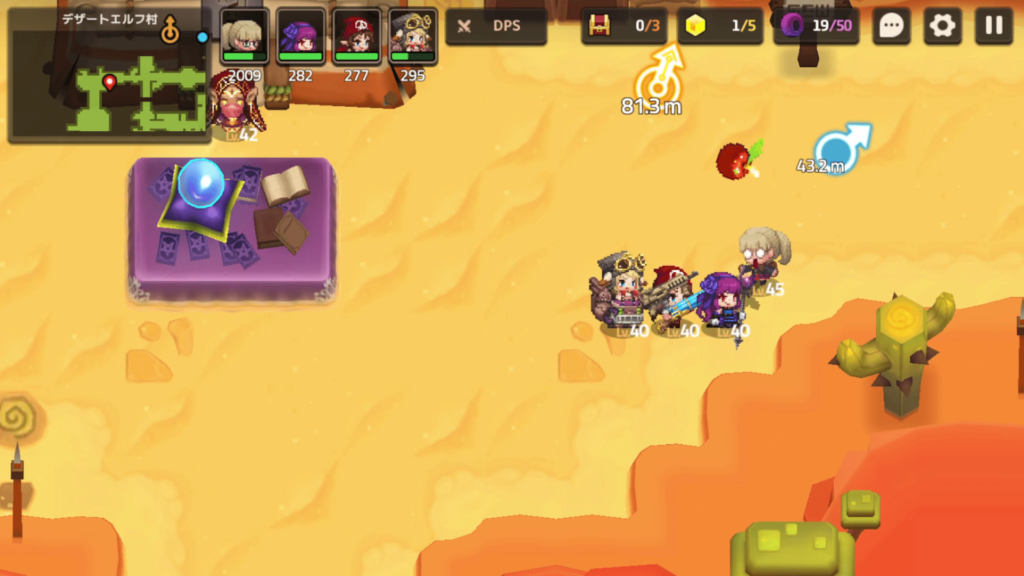Open the treasure chest counter
This screenshot has height=576, width=1024.
[624, 26]
